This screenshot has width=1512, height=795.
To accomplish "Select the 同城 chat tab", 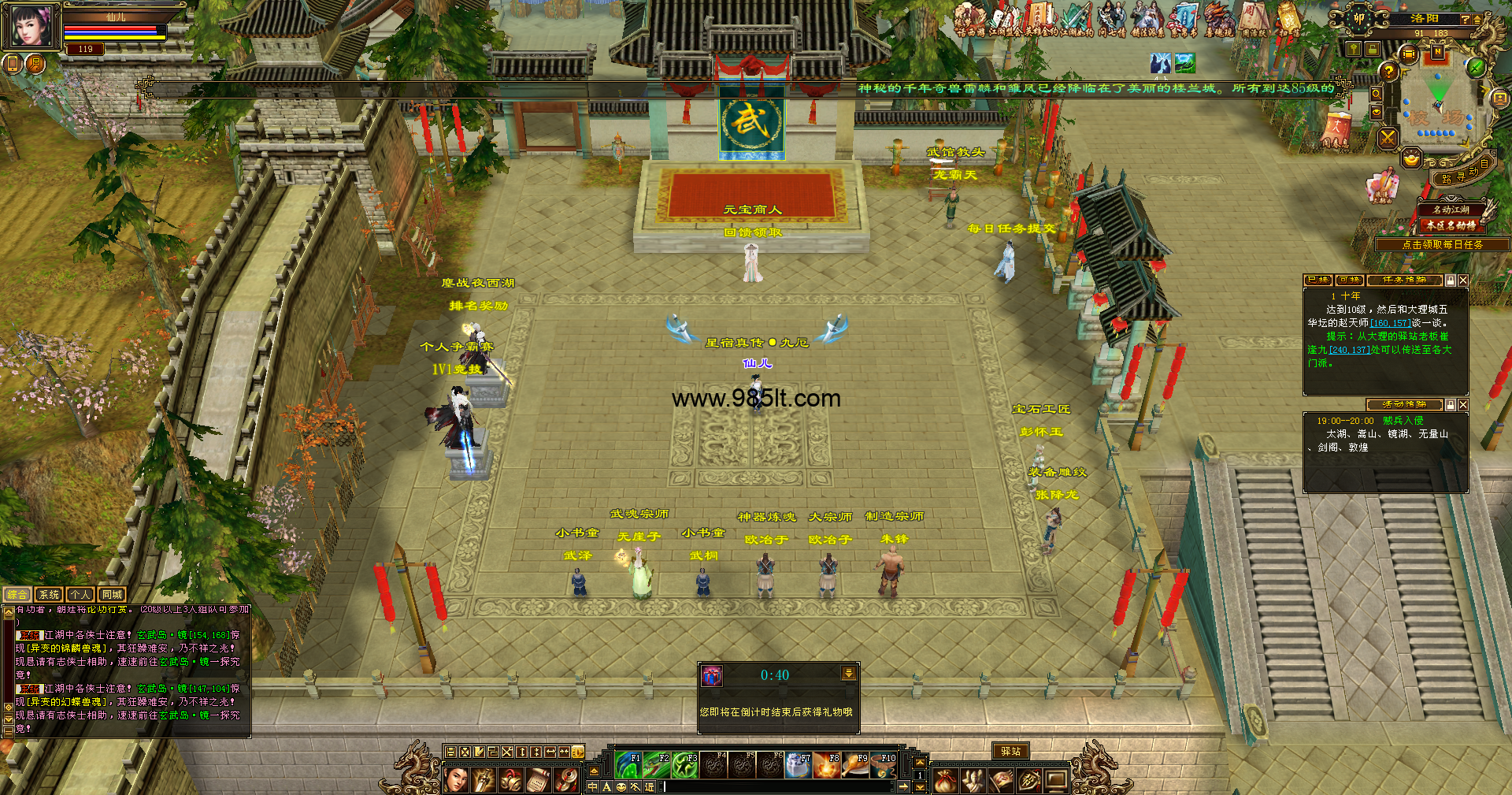I will (x=111, y=595).
